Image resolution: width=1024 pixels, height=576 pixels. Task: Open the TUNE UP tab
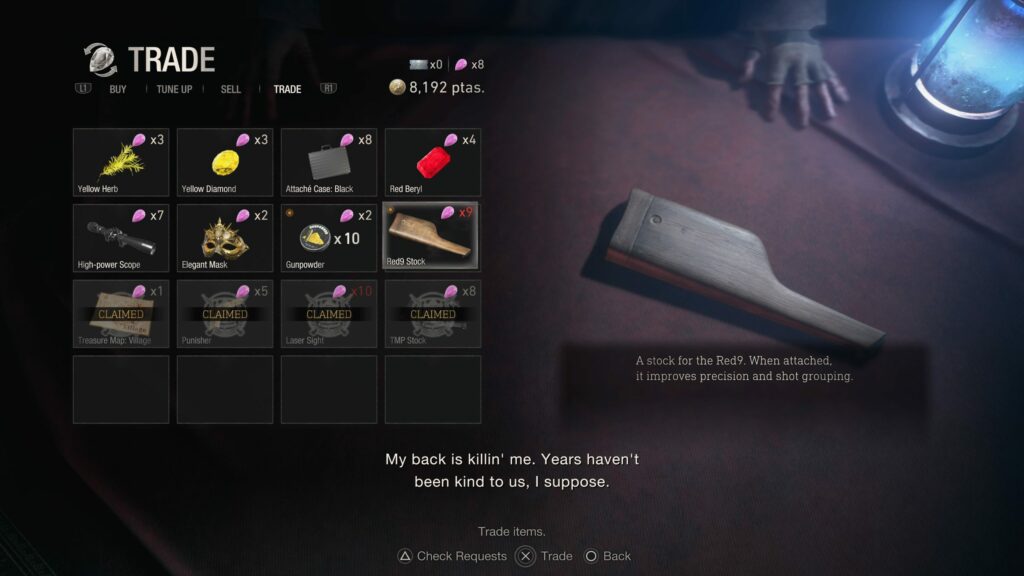click(174, 89)
